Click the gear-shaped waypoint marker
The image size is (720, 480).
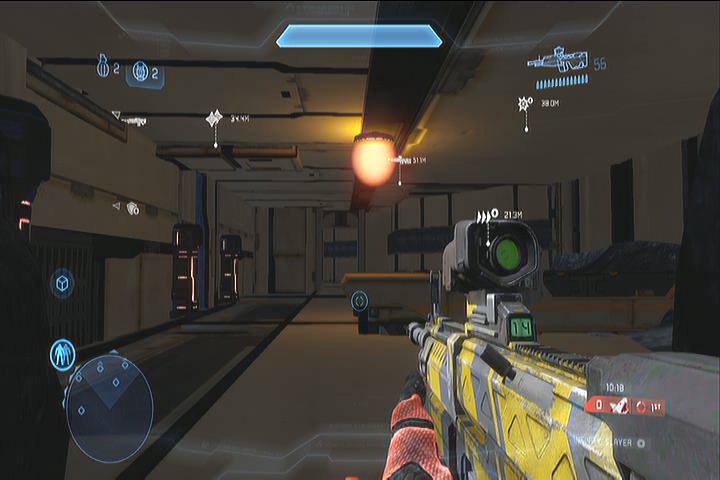pos(524,103)
